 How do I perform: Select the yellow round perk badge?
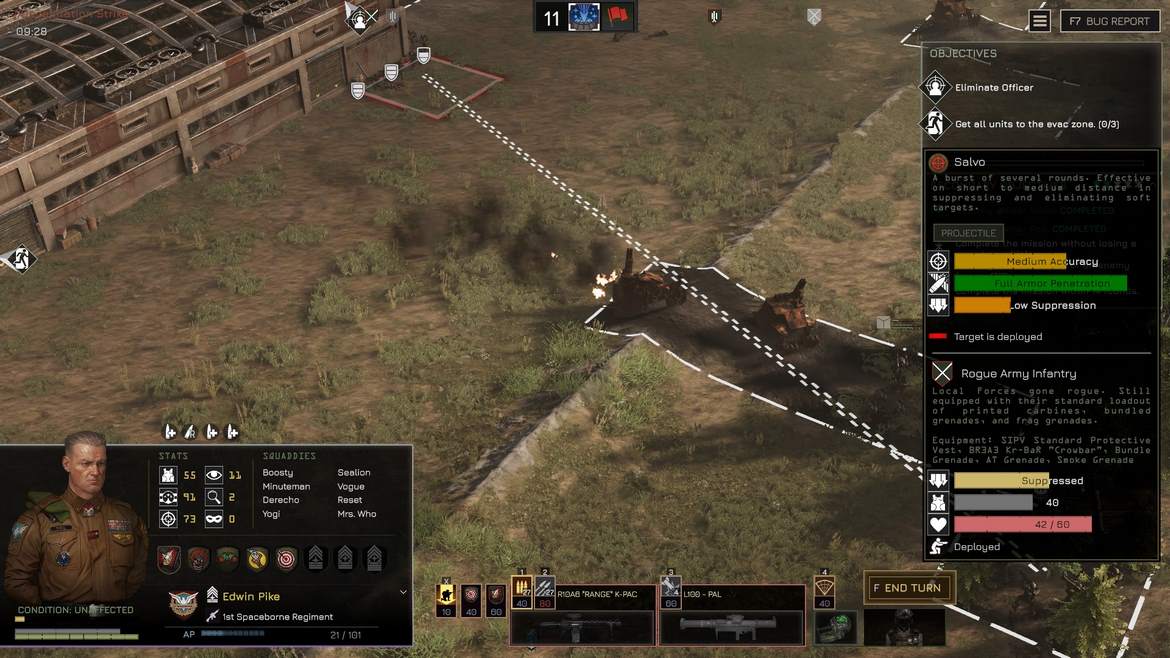tap(257, 559)
